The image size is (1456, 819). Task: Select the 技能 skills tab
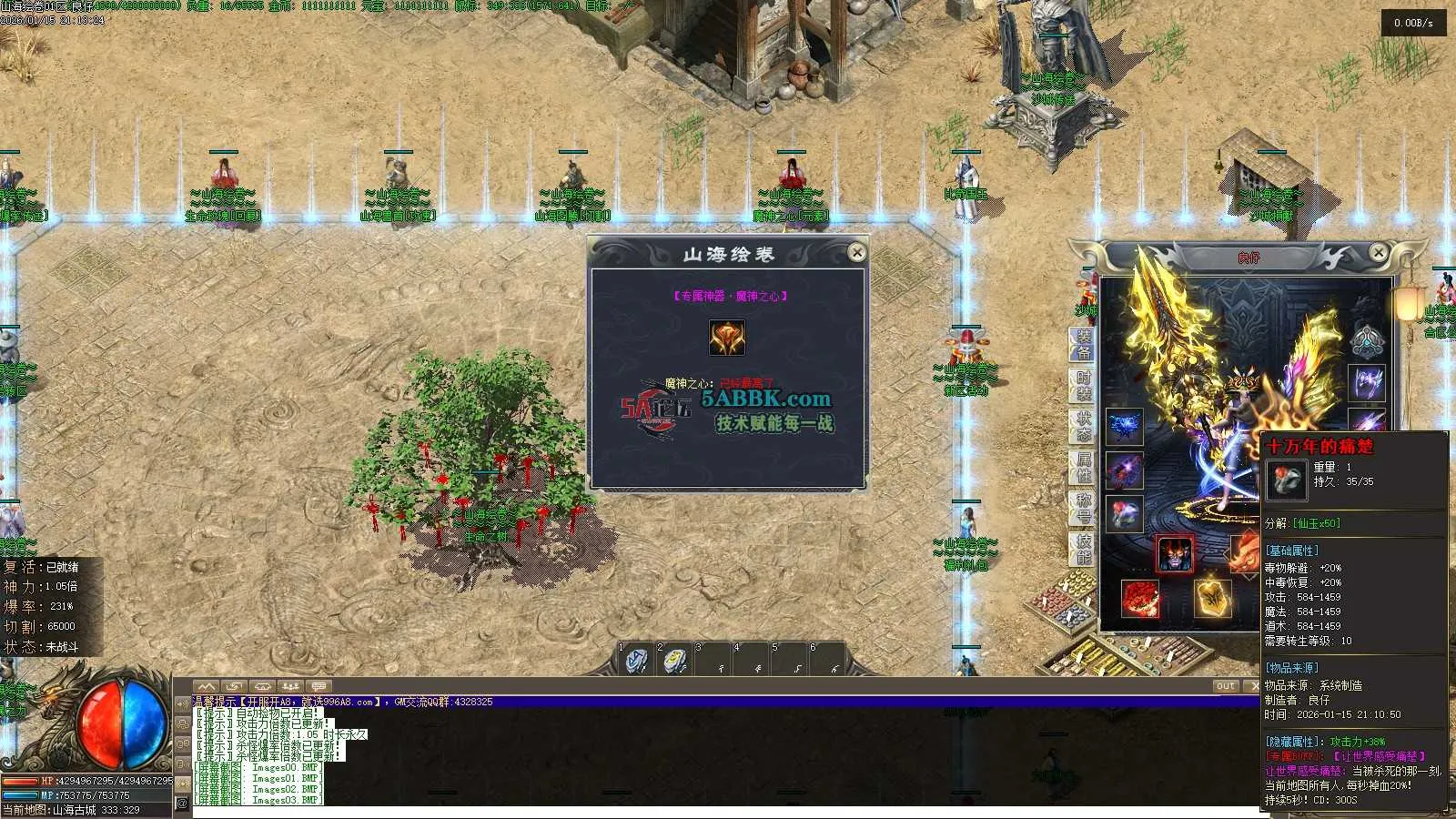click(x=1083, y=548)
